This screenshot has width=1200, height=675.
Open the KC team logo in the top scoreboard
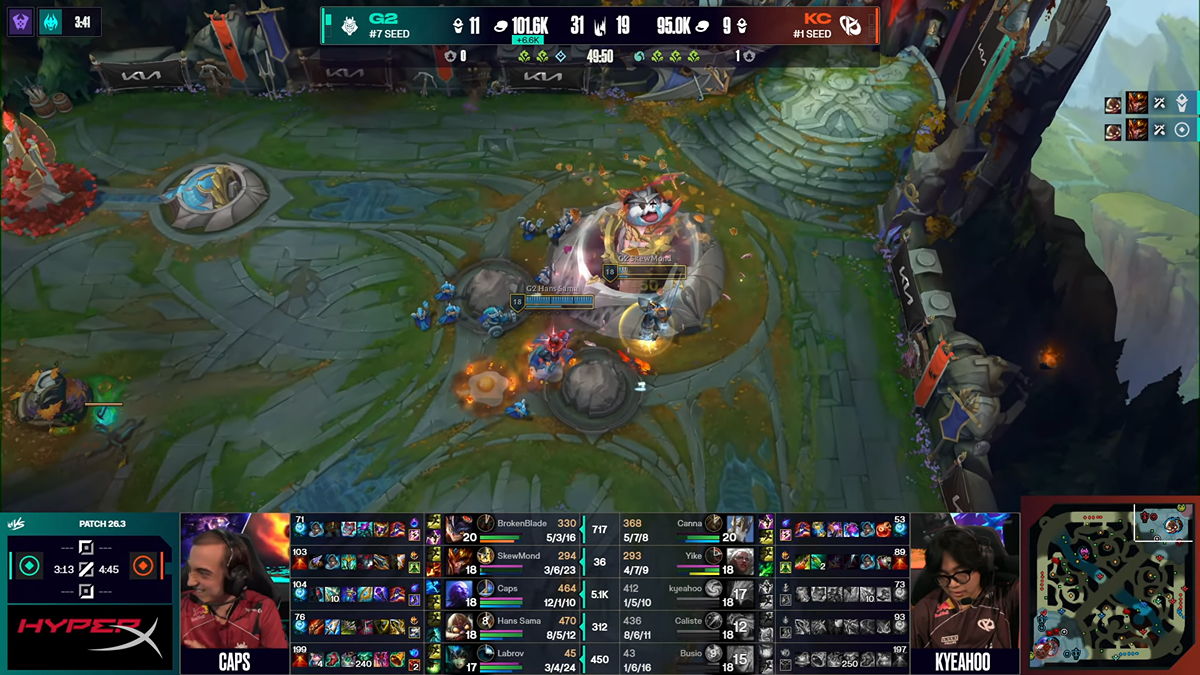tap(851, 26)
